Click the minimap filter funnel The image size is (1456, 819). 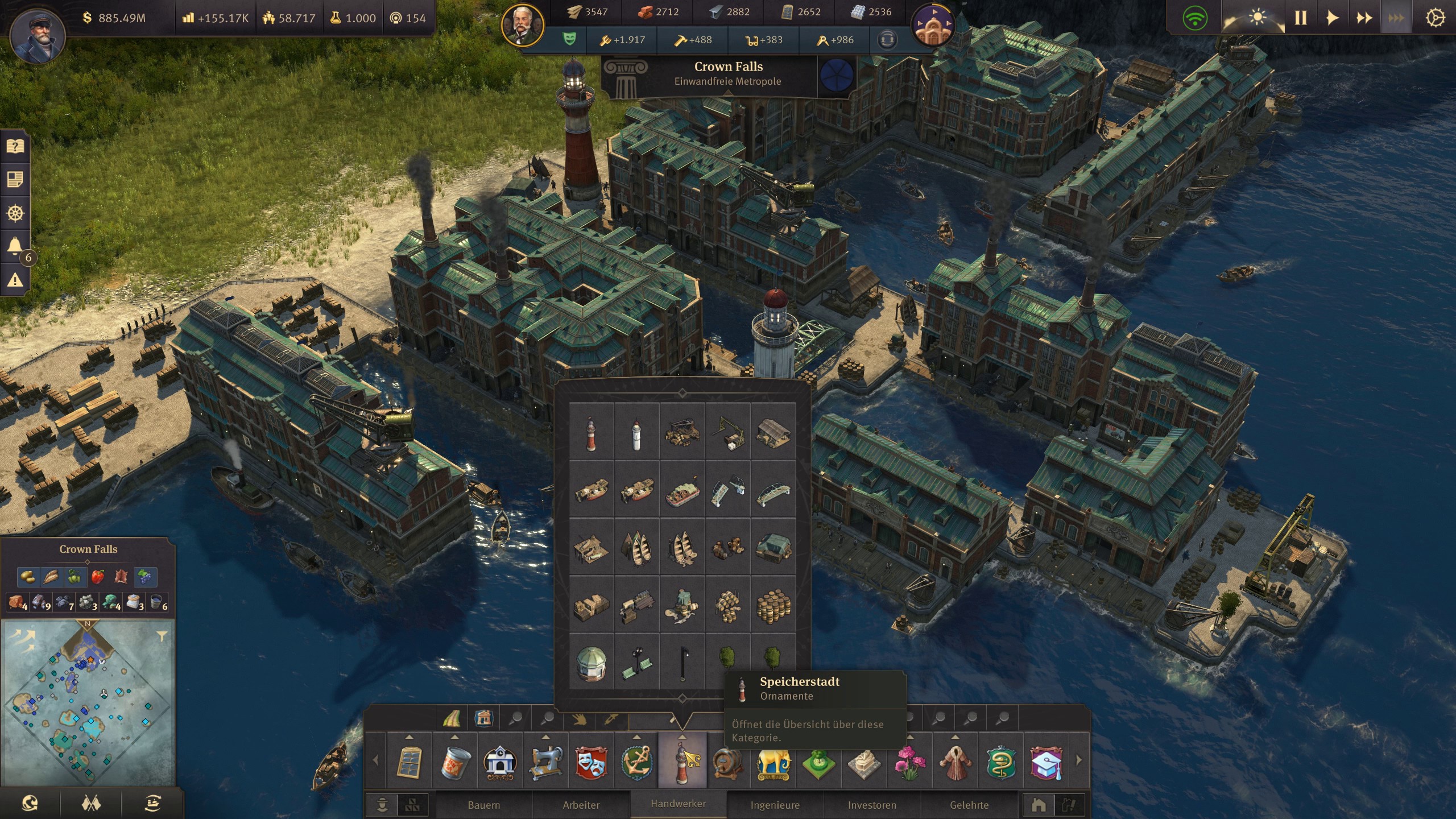(162, 636)
